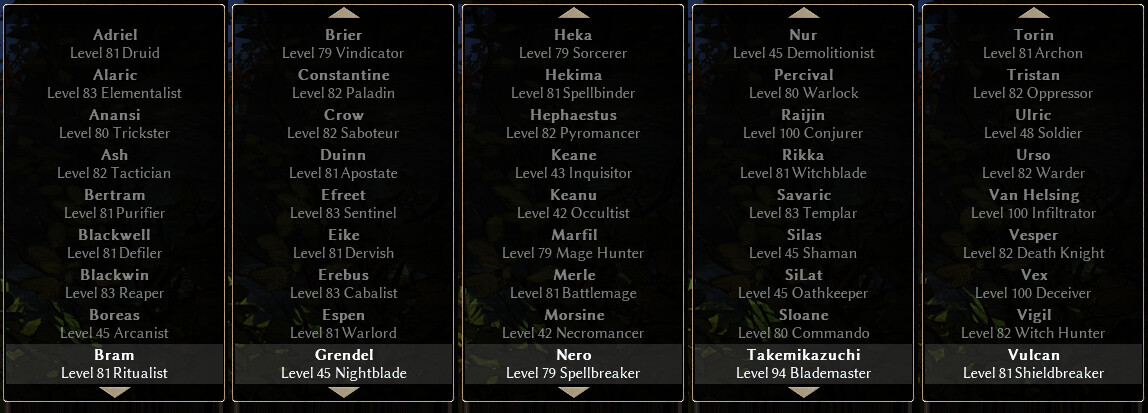
Task: Click the up arrow above Brier
Action: (x=344, y=13)
